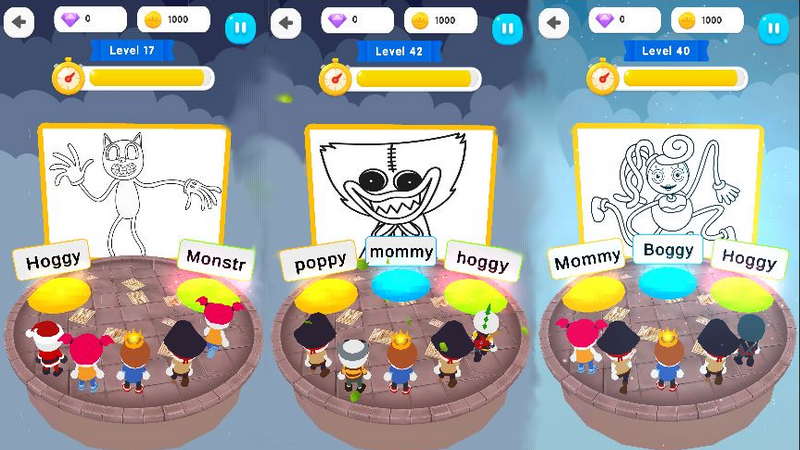Select the poppy answer label
The image size is (800, 450).
point(320,262)
